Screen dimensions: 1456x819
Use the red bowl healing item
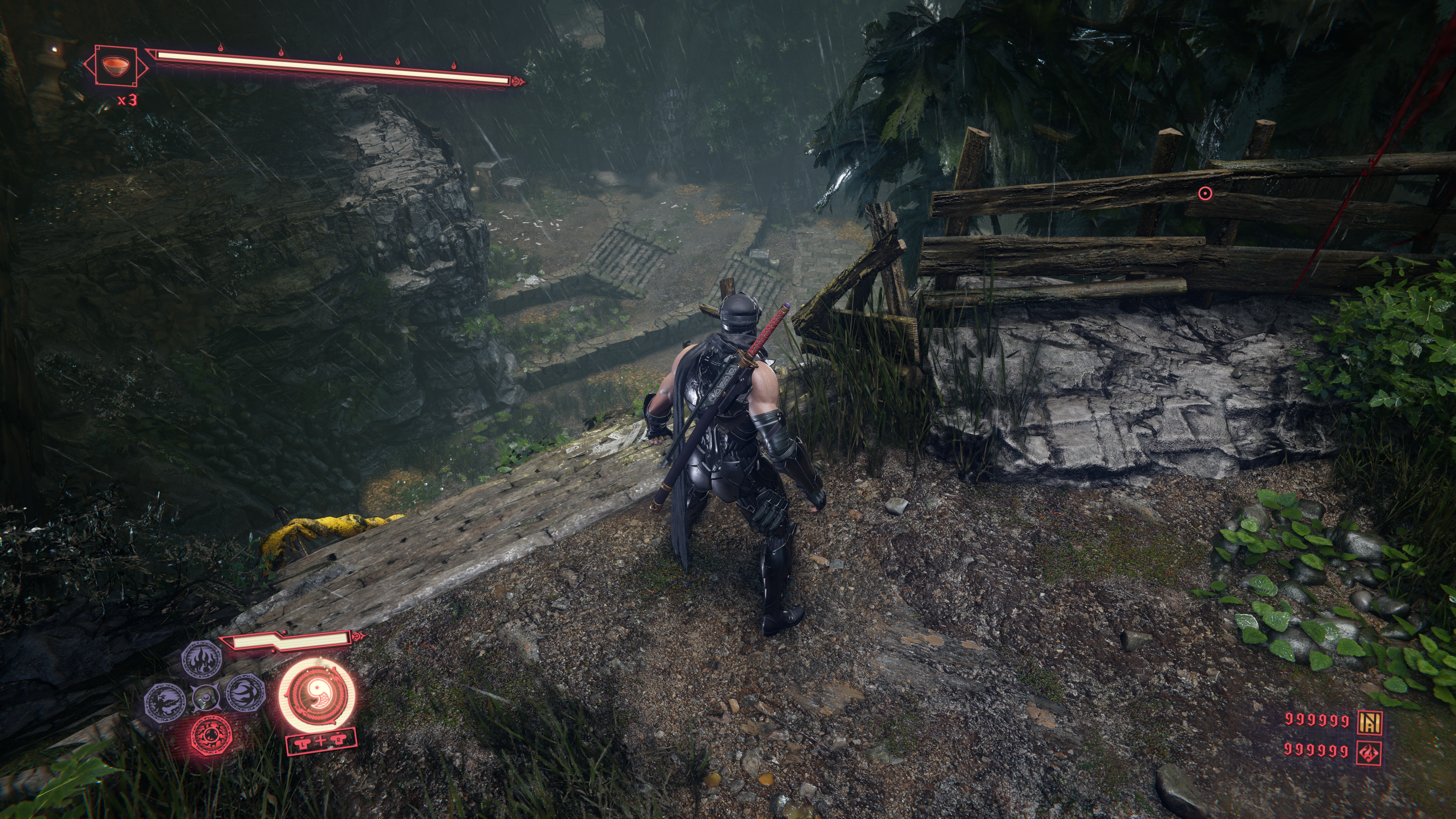click(116, 66)
